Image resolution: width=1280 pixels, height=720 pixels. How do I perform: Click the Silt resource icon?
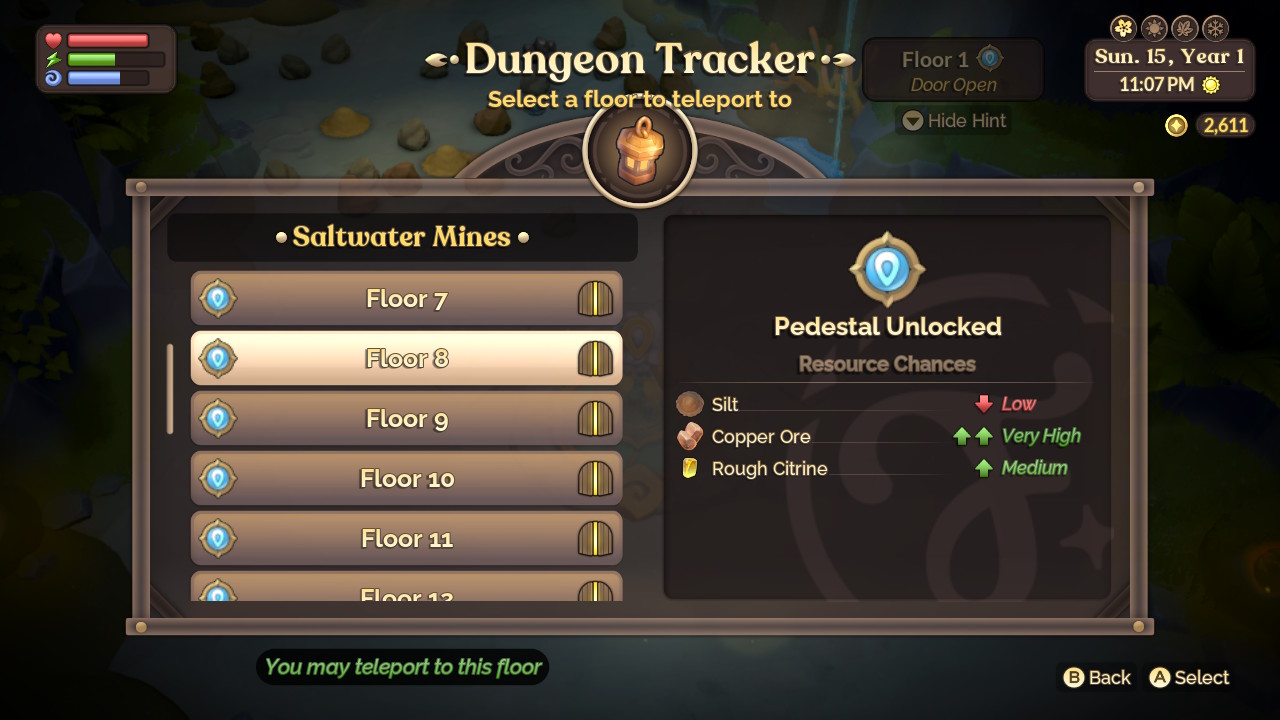click(690, 404)
